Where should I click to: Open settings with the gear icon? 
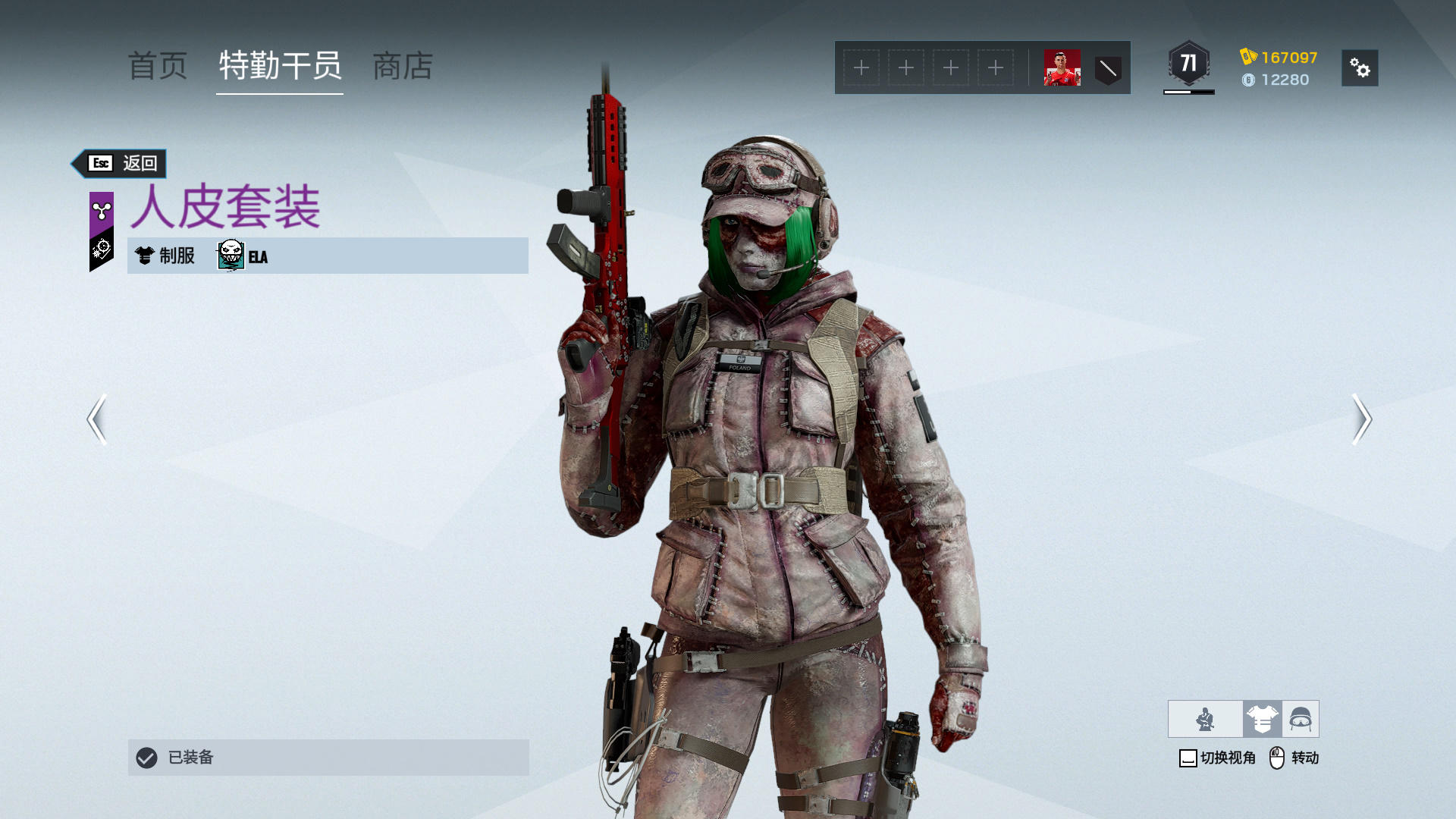click(1359, 68)
